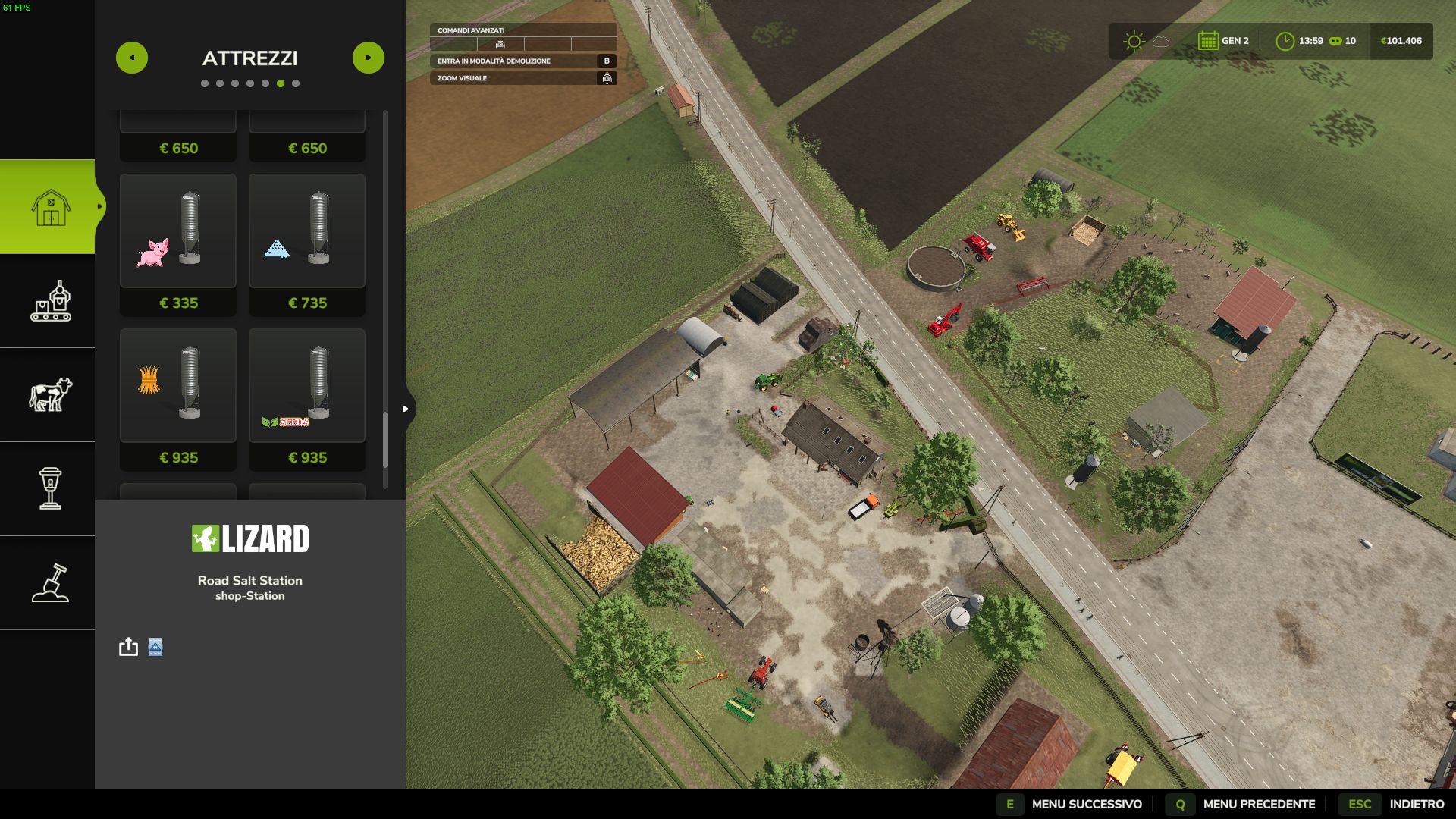The height and width of the screenshot is (819, 1456).
Task: Click the Zoom Visuale control
Action: 523,78
